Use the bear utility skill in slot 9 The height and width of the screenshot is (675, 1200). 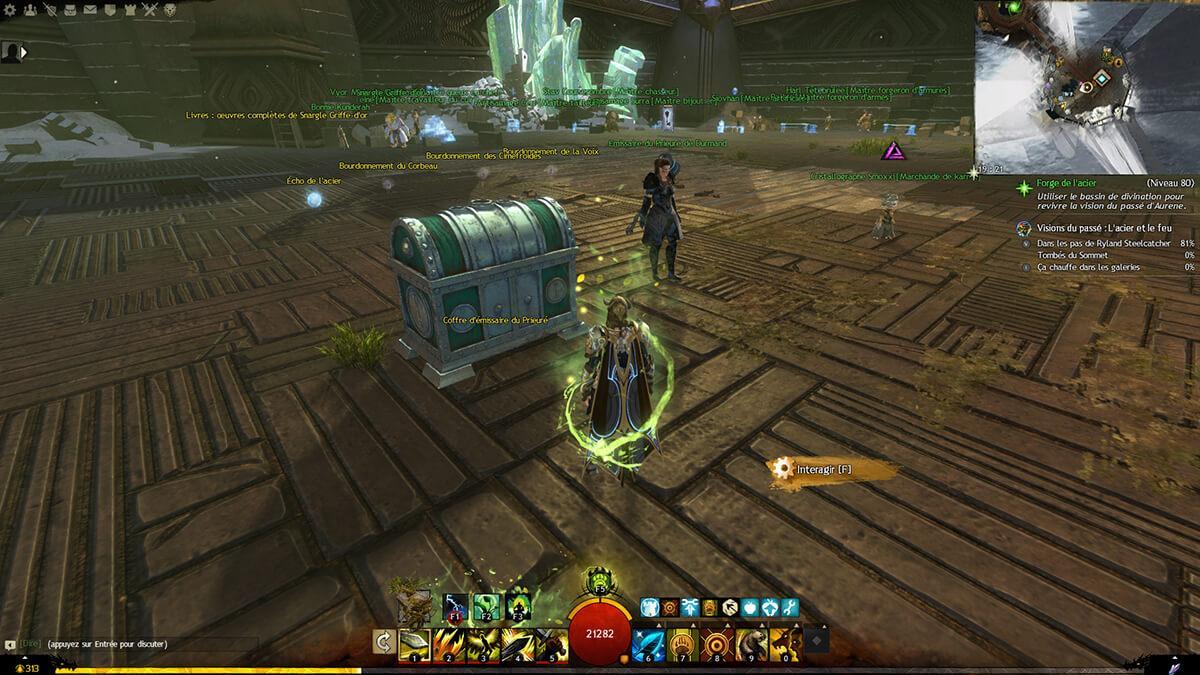click(753, 641)
